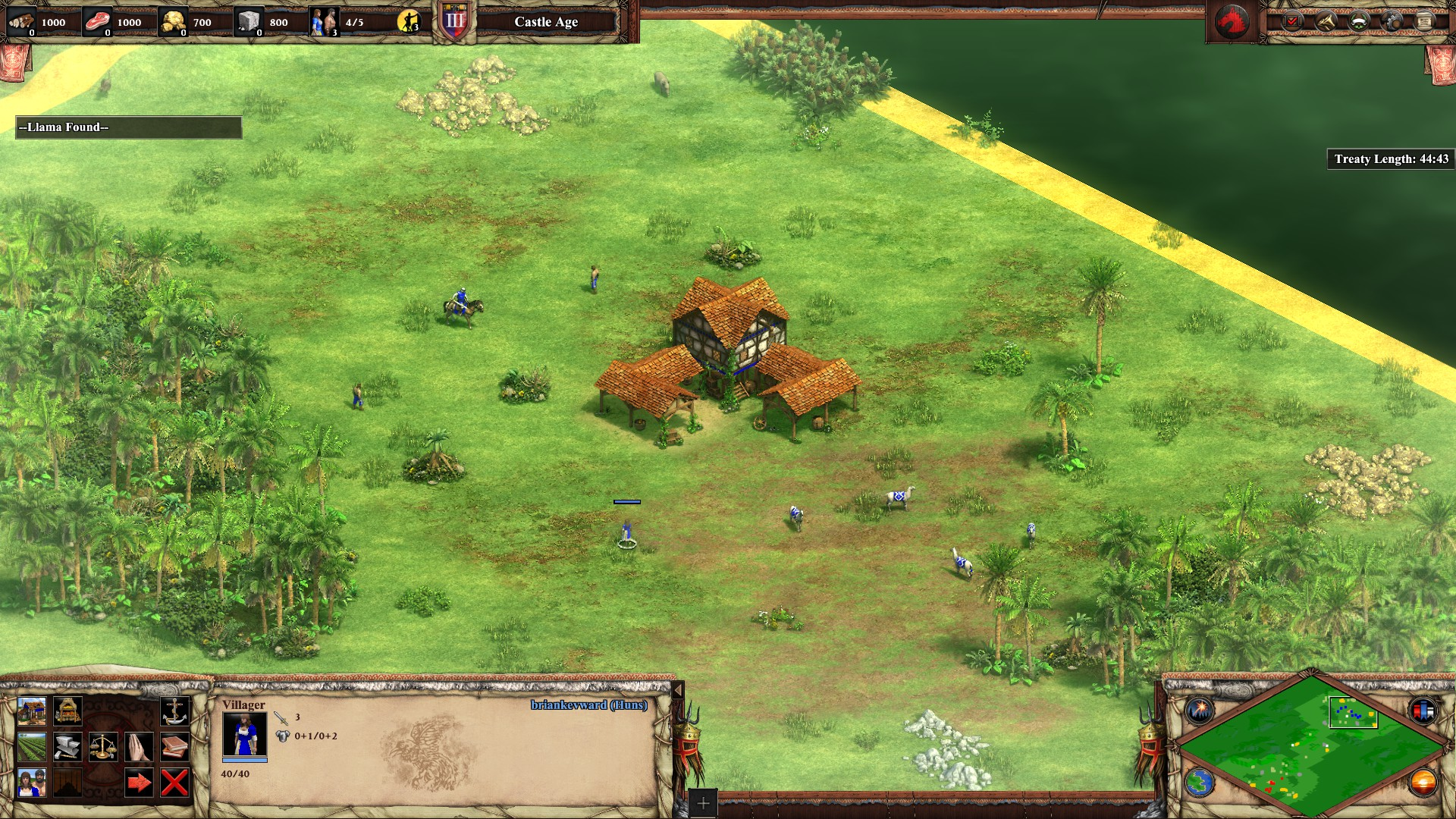Image resolution: width=1456 pixels, height=819 pixels.
Task: Select the villagers portrait House icon
Action: point(32,783)
